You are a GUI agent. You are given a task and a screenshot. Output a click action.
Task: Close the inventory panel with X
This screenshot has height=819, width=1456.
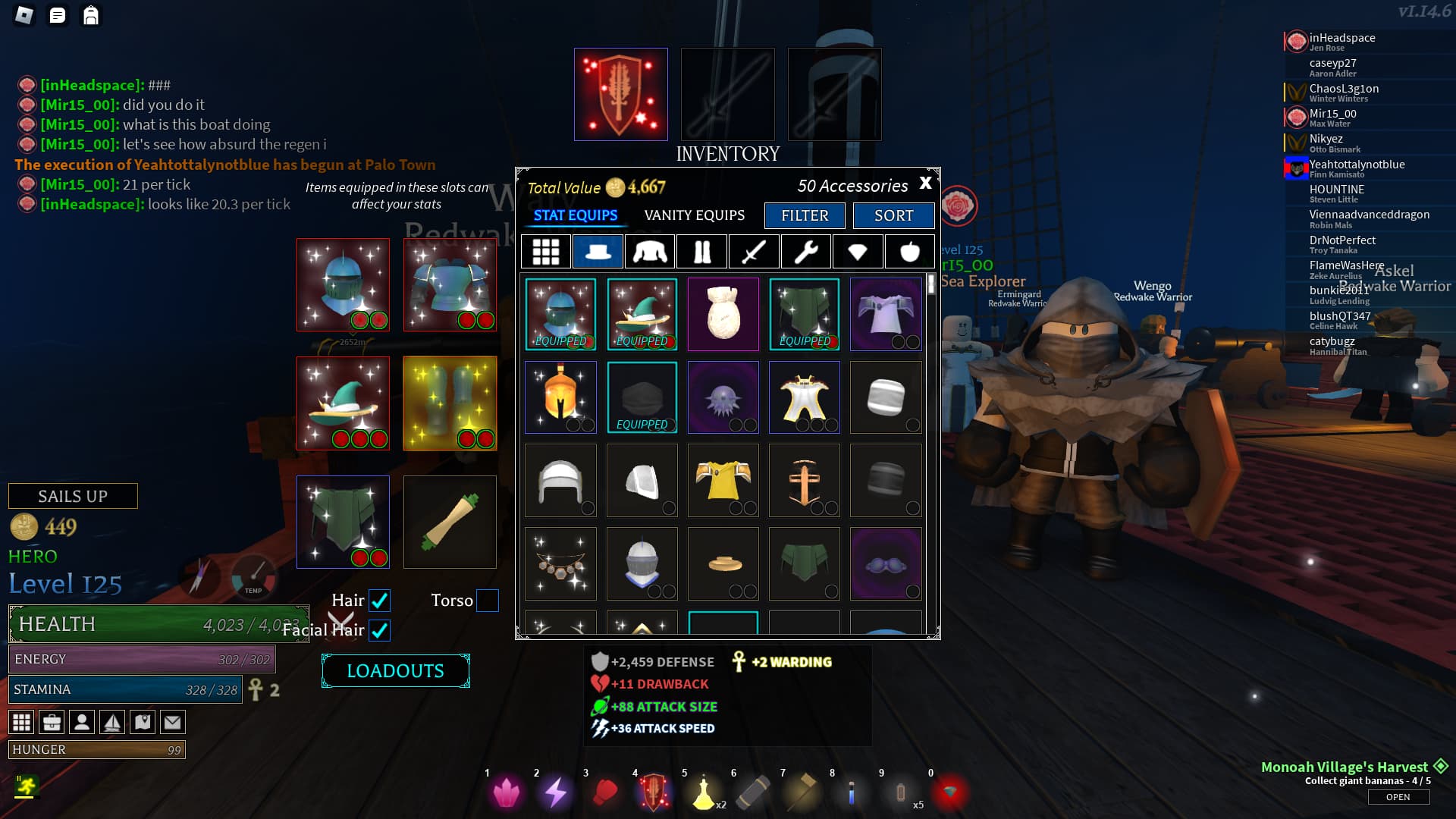[925, 184]
